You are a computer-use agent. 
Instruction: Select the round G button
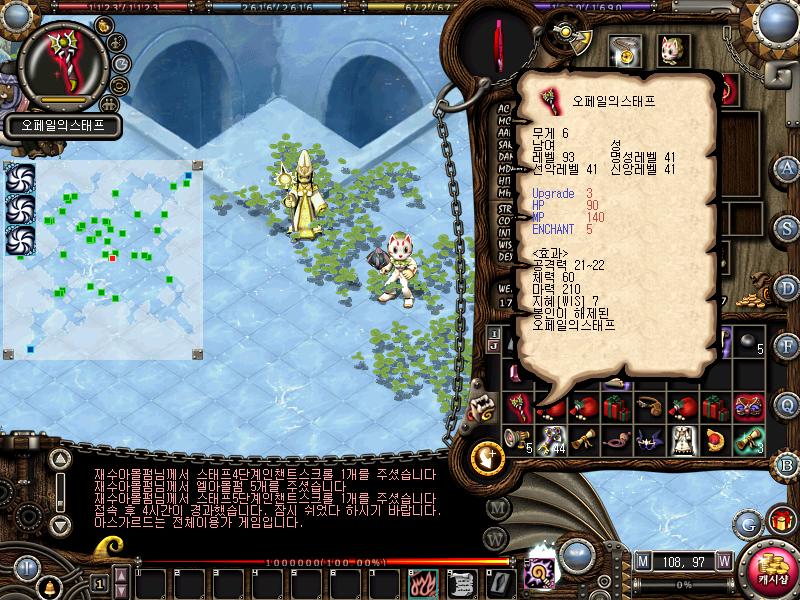click(x=749, y=522)
